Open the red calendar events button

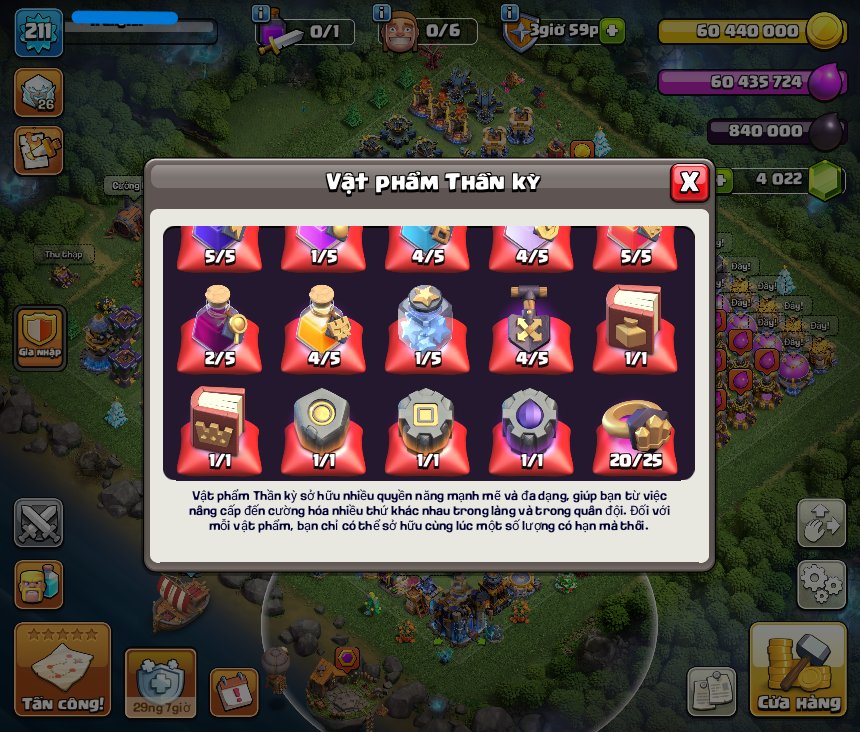pyautogui.click(x=234, y=691)
